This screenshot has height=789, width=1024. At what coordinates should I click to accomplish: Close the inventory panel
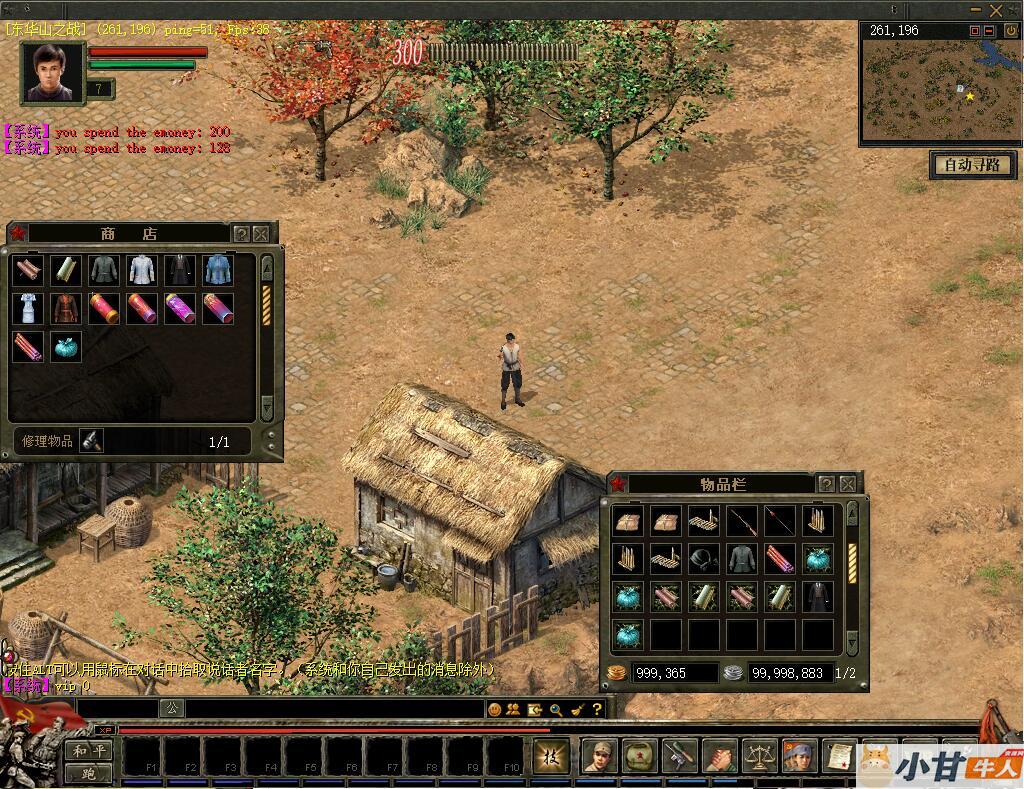(x=847, y=484)
